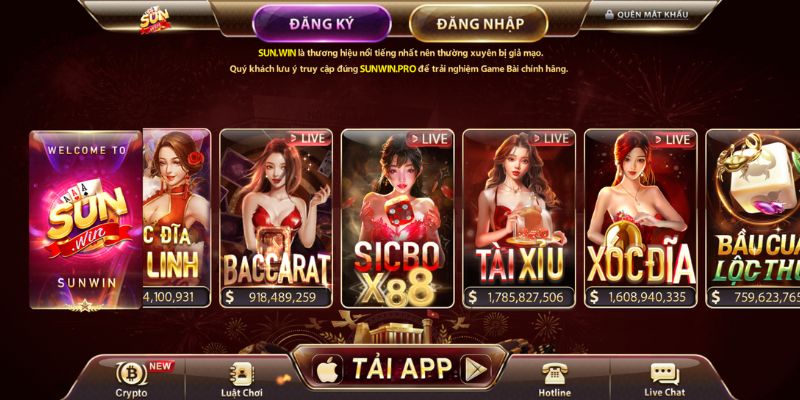Open the Crypto menu icon

pyautogui.click(x=131, y=377)
